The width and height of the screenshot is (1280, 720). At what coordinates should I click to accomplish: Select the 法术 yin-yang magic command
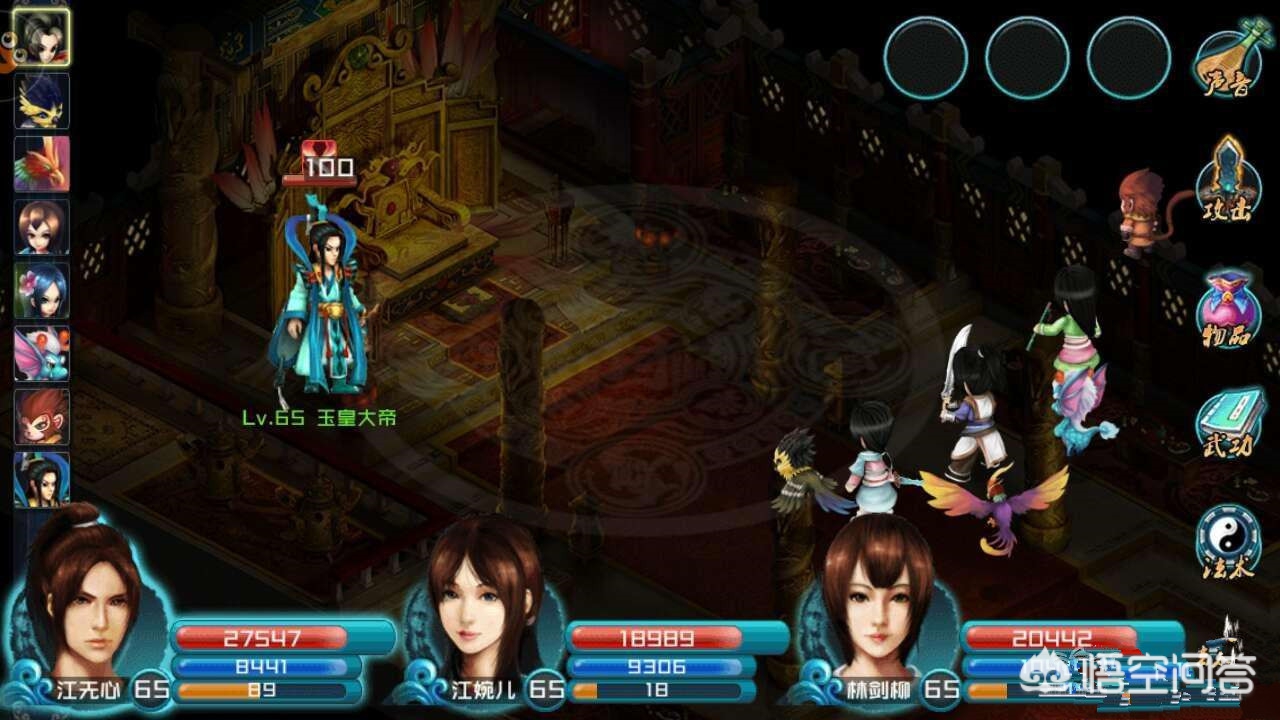[x=1226, y=542]
